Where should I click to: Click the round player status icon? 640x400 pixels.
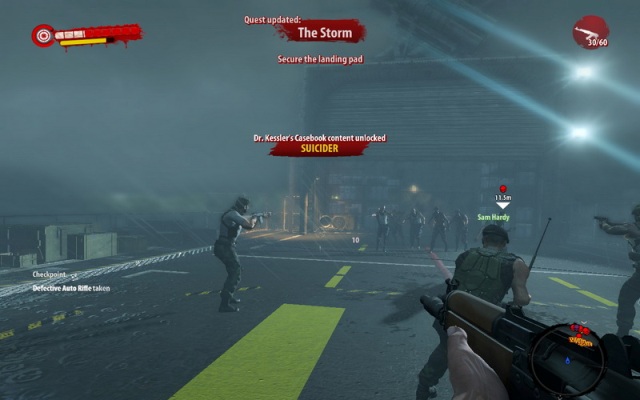tap(44, 36)
